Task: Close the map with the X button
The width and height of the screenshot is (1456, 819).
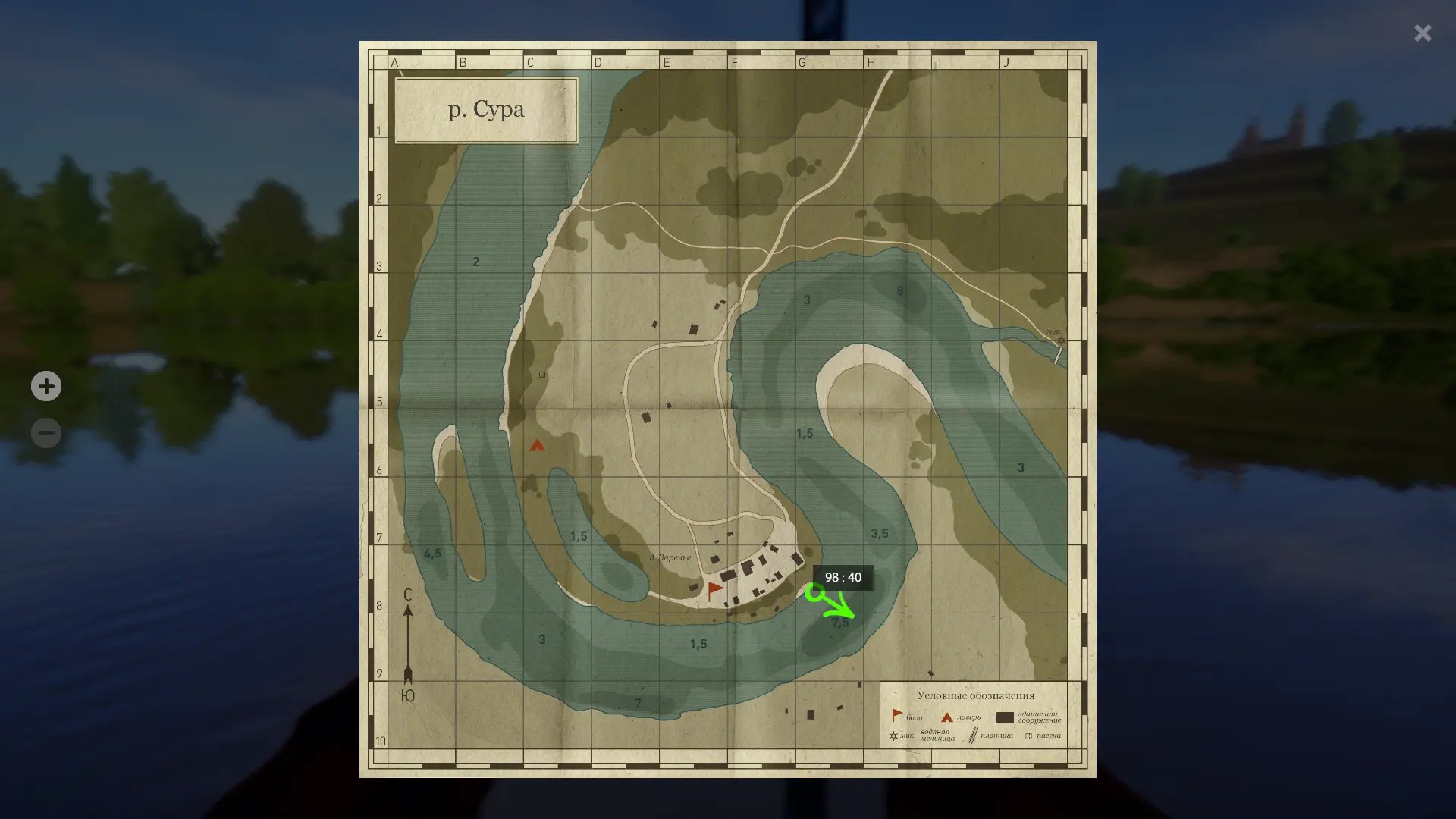Action: 1423,33
